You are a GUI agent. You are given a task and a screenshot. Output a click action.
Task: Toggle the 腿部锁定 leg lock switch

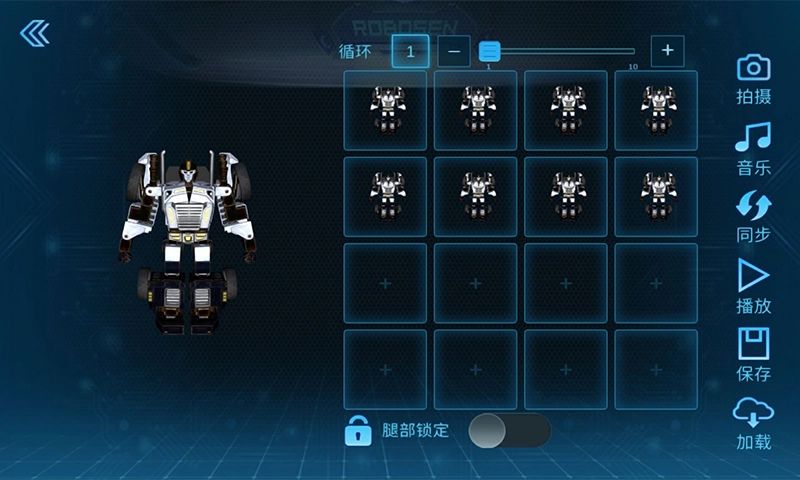coord(509,430)
